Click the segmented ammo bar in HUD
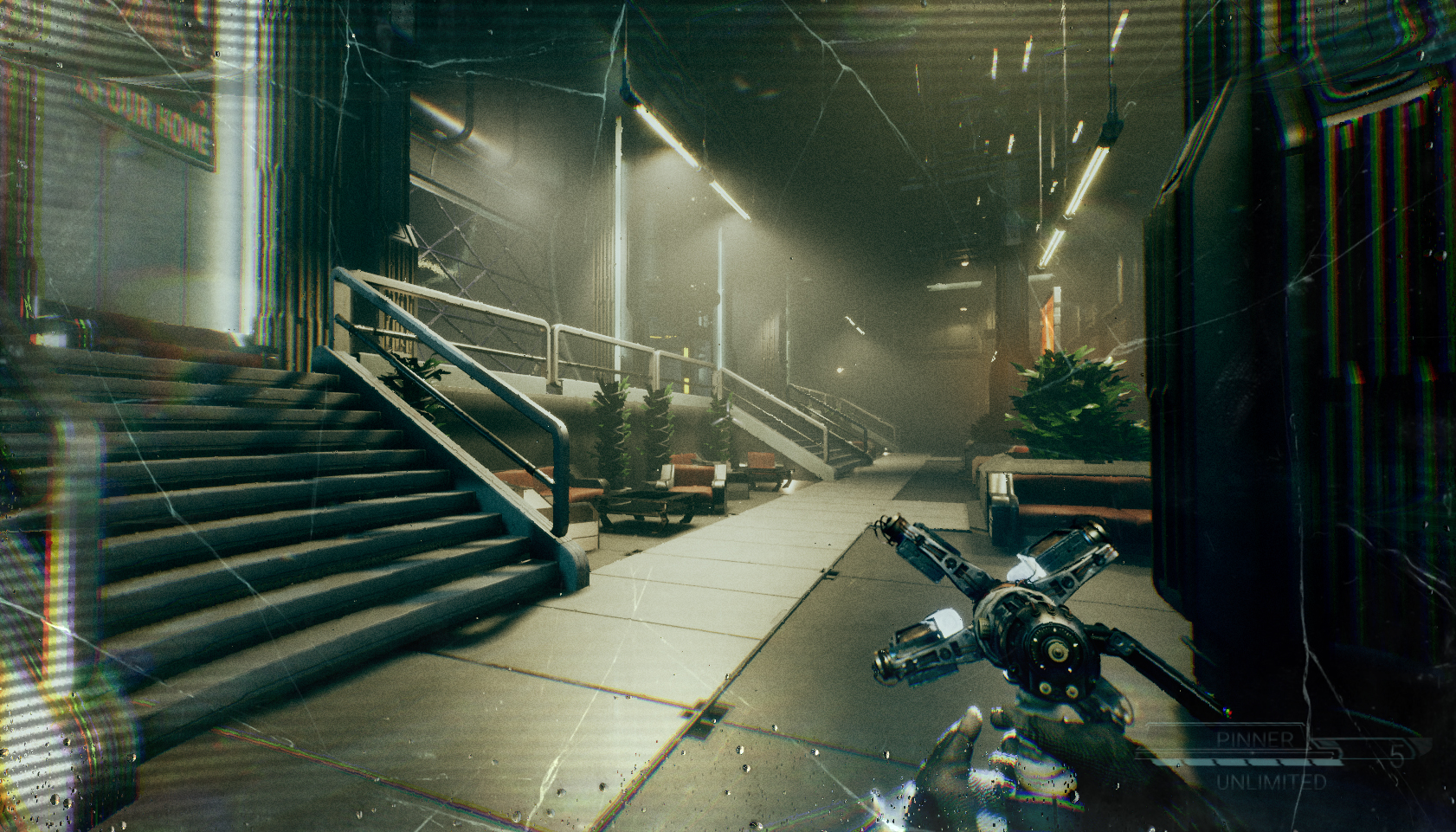This screenshot has height=832, width=1456. click(x=1248, y=763)
